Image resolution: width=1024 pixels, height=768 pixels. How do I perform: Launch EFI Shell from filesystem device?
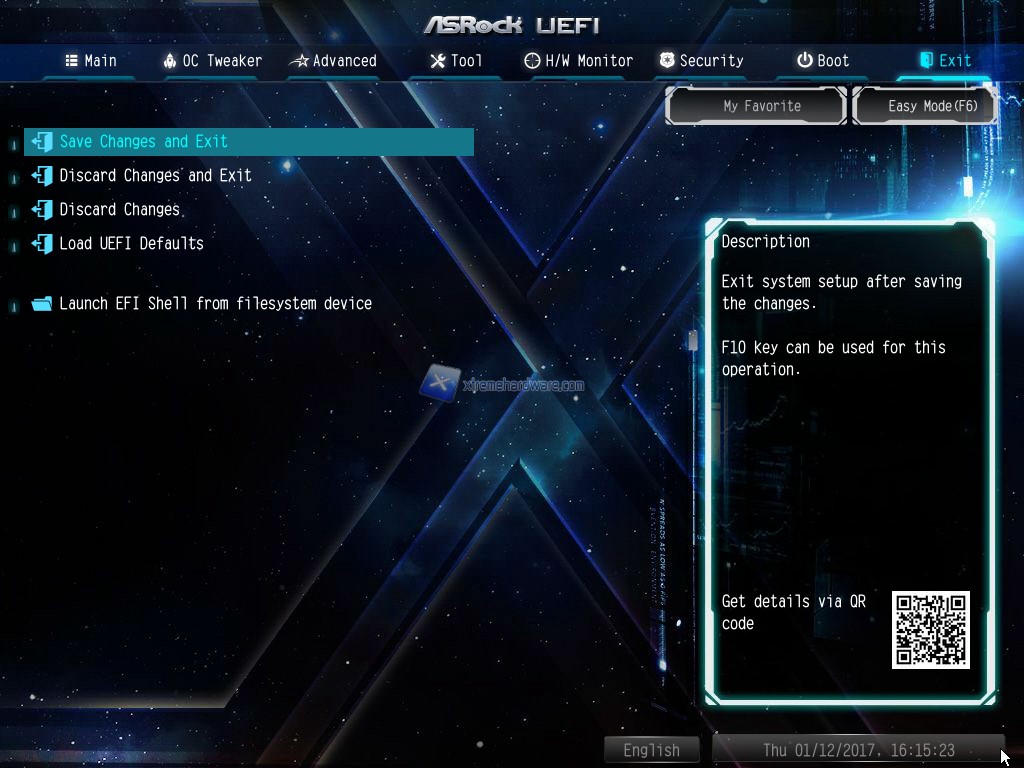(215, 304)
